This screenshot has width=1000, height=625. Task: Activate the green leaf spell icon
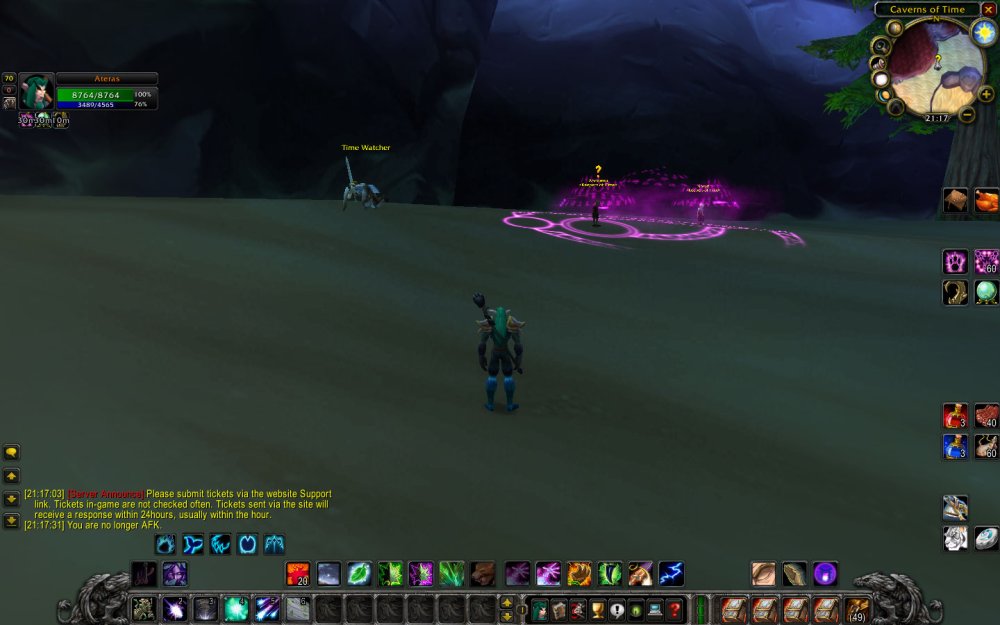coord(359,574)
